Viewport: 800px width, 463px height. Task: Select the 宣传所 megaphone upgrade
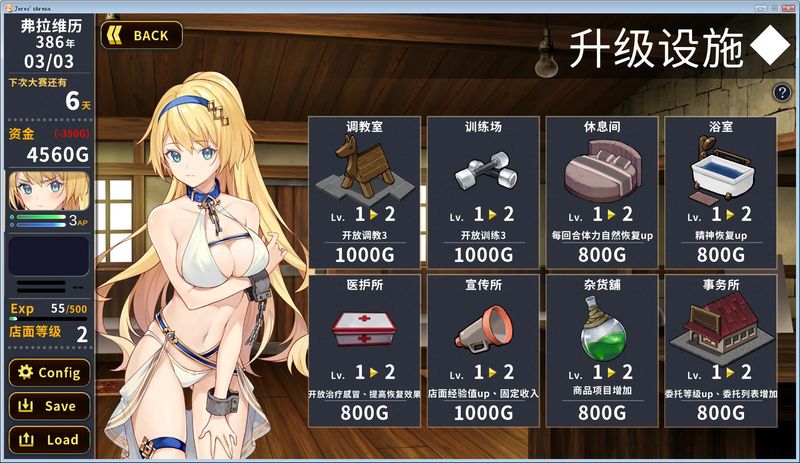483,349
